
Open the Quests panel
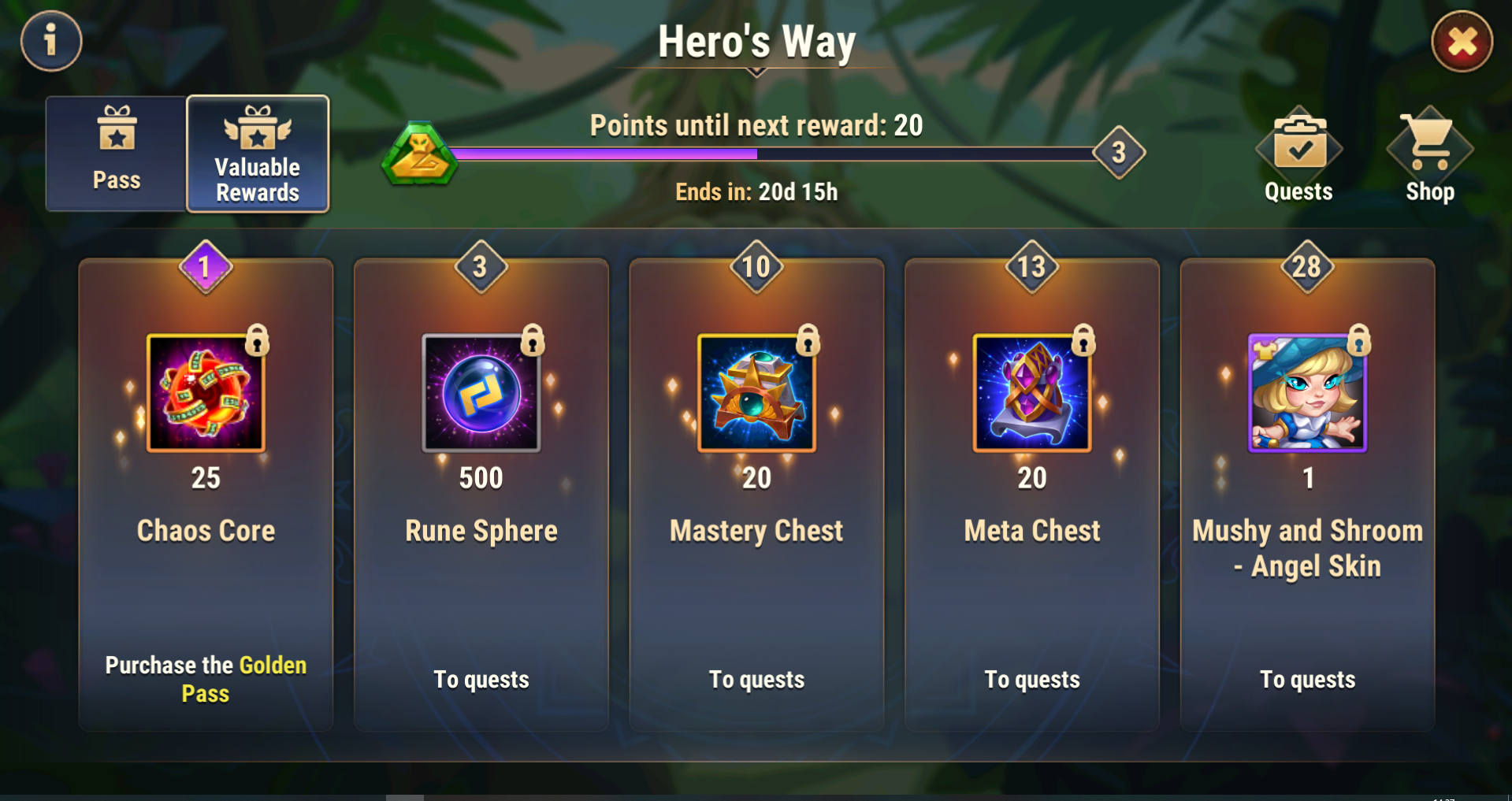point(1298,156)
